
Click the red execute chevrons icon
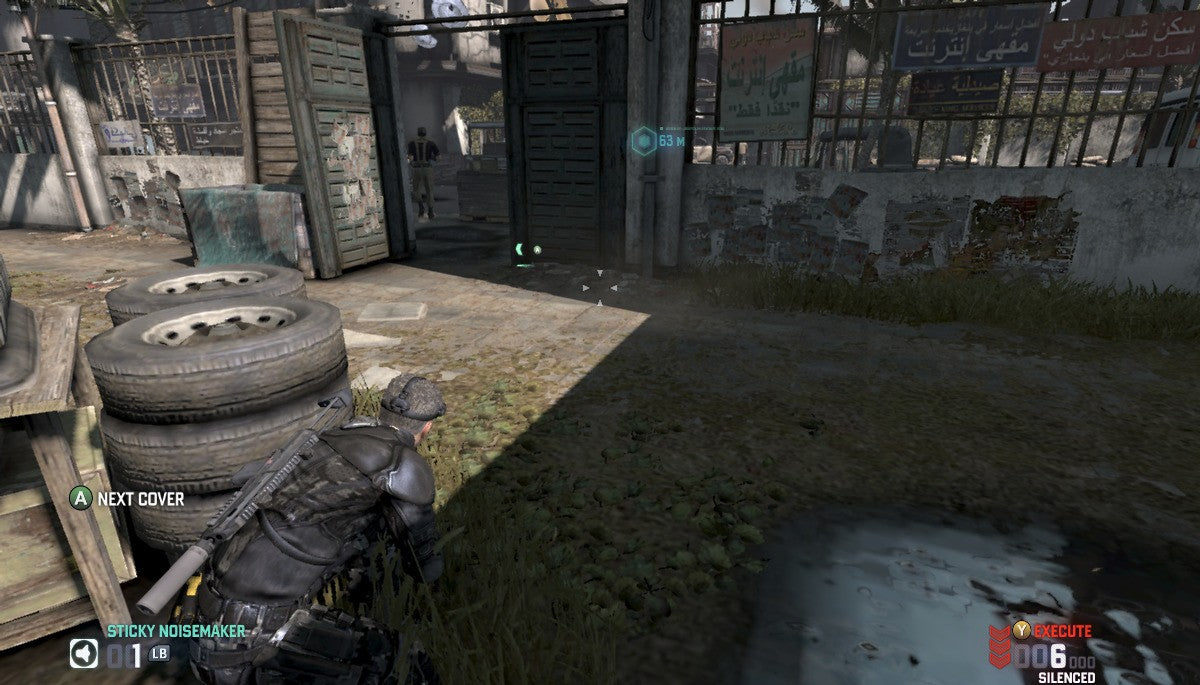(x=999, y=648)
